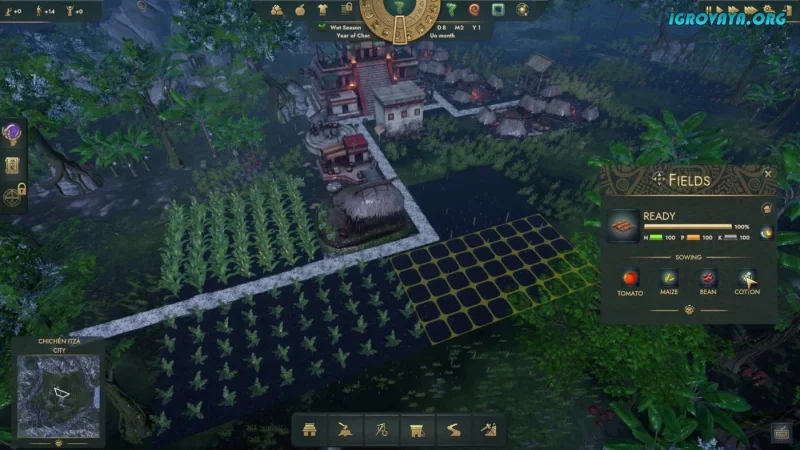Viewport: 800px width, 450px height.
Task: Click the red spiral icon in top bar
Action: tap(473, 9)
